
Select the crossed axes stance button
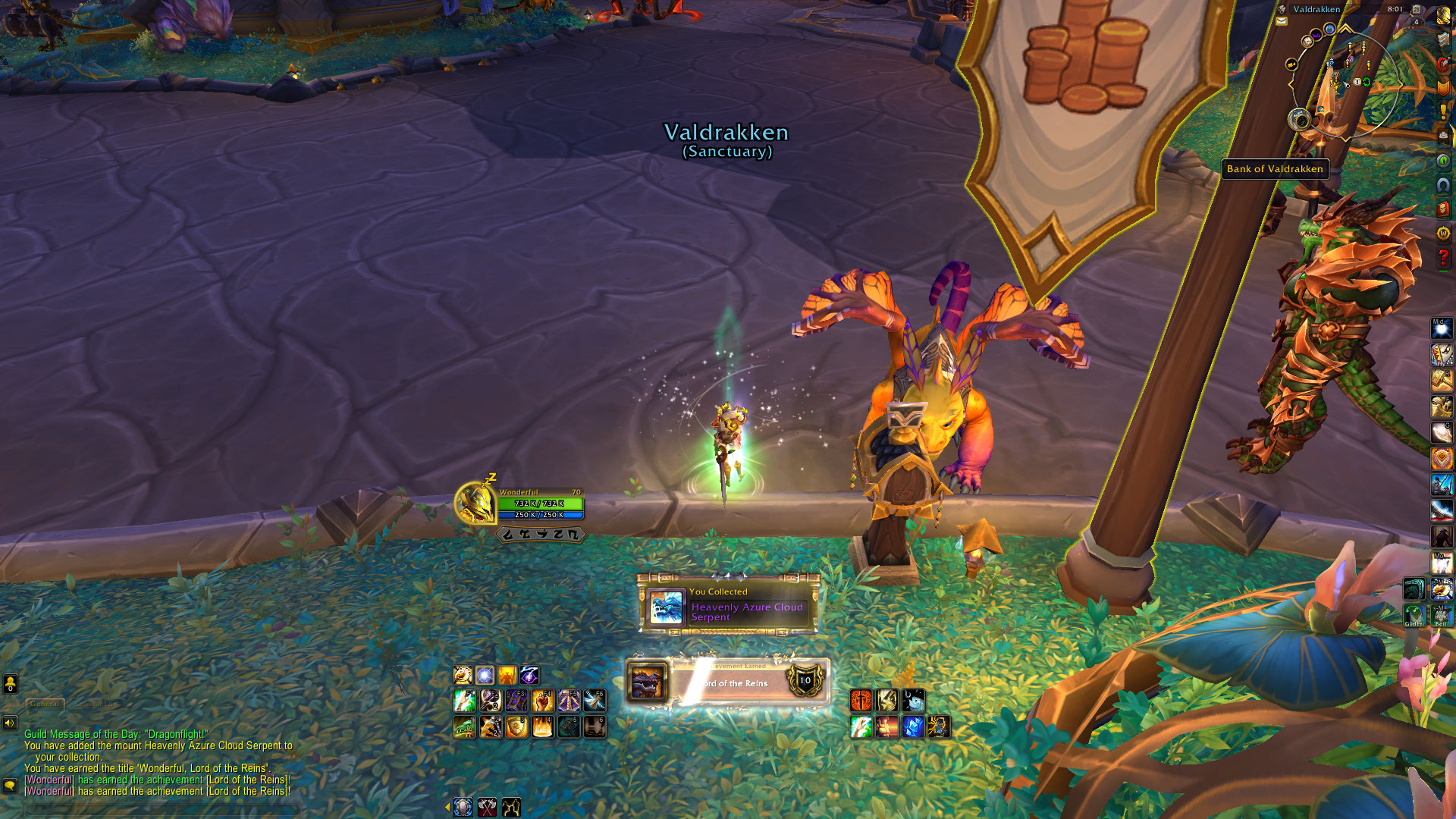click(x=487, y=807)
